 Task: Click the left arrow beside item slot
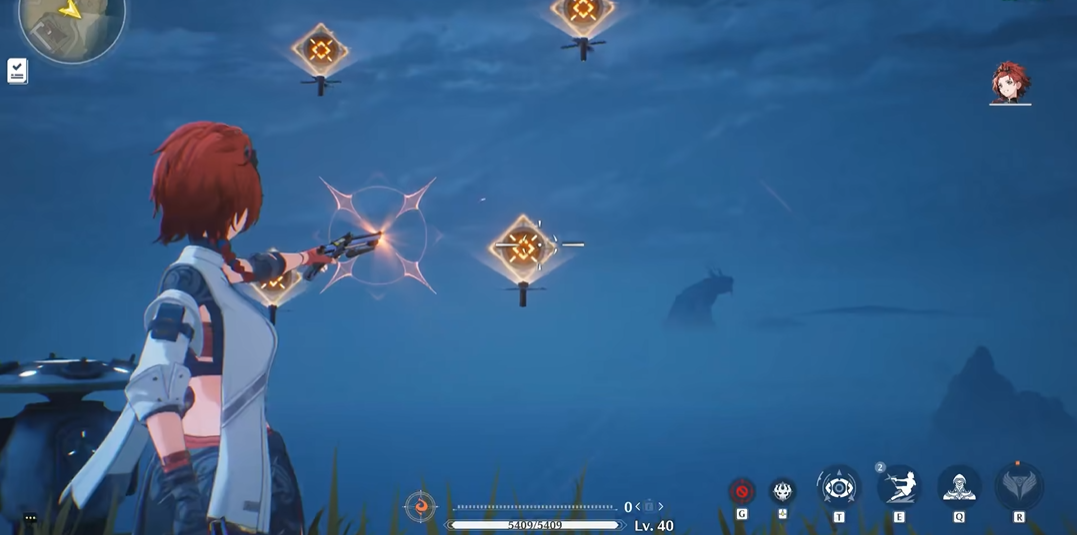[x=638, y=507]
